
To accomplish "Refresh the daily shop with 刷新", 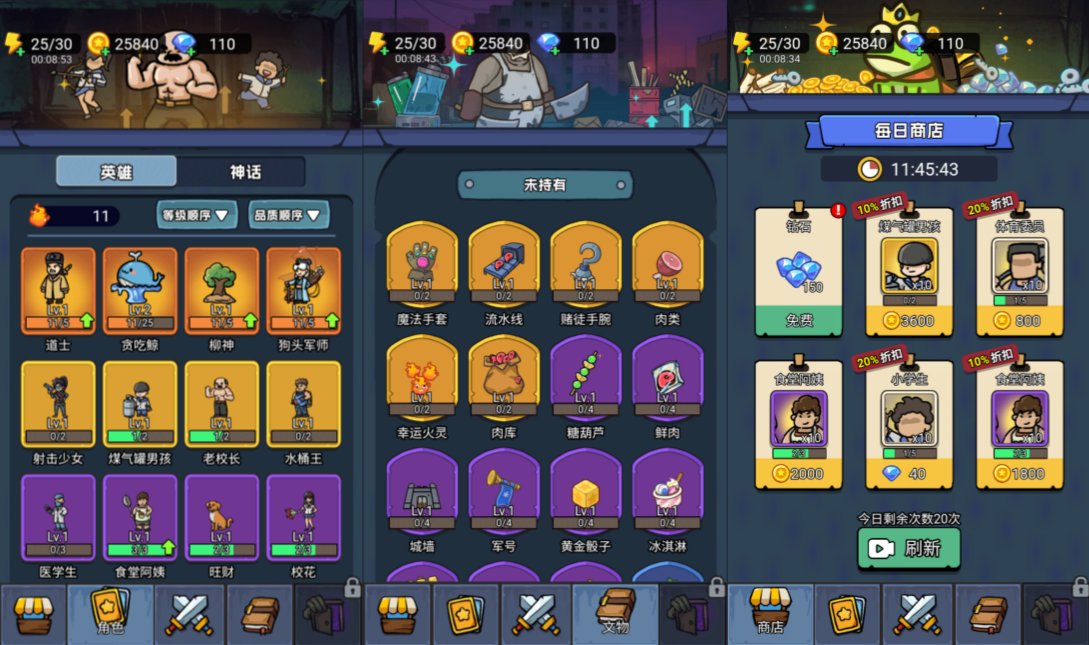I will click(908, 548).
